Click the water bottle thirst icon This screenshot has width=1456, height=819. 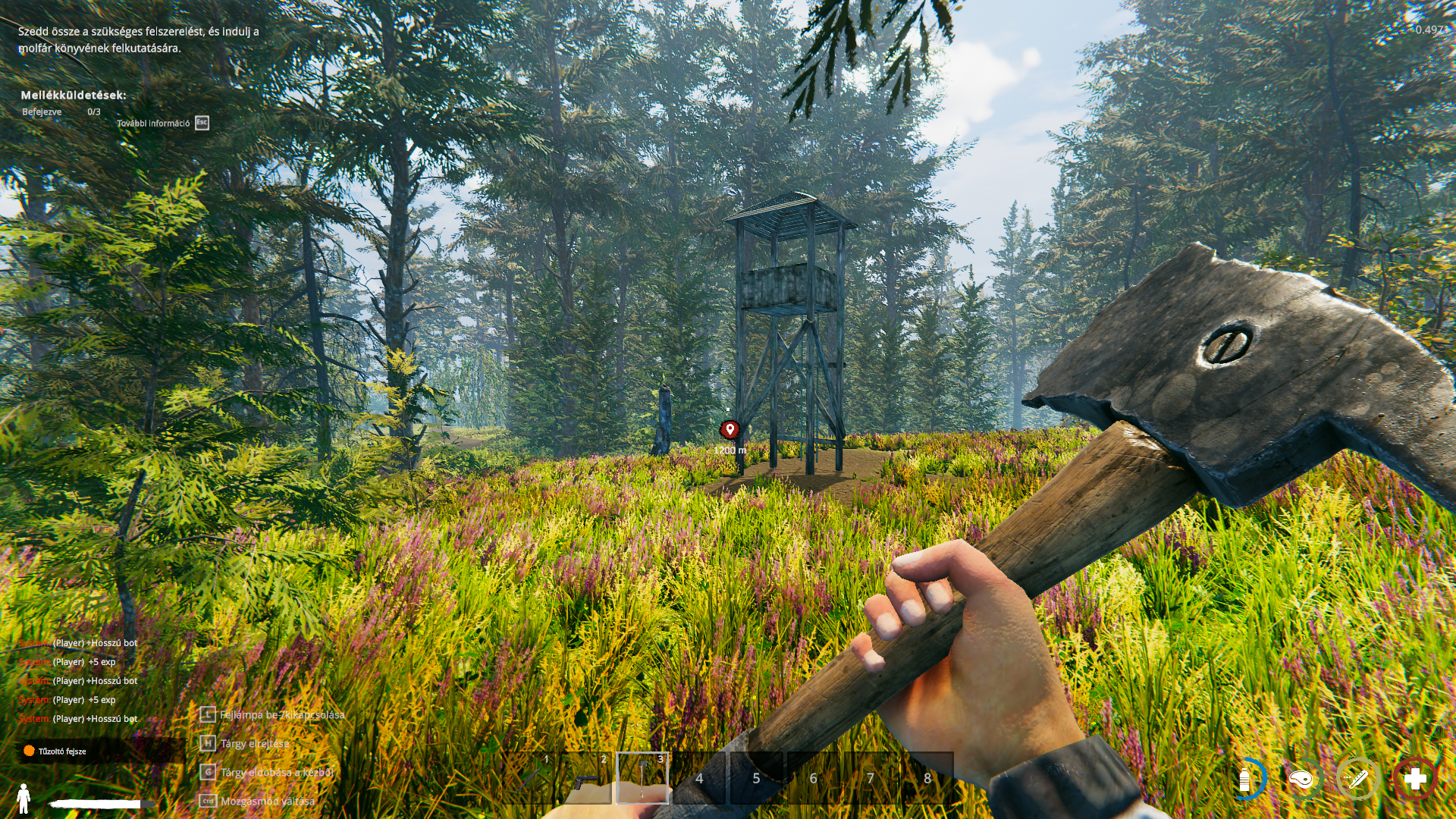1244,779
